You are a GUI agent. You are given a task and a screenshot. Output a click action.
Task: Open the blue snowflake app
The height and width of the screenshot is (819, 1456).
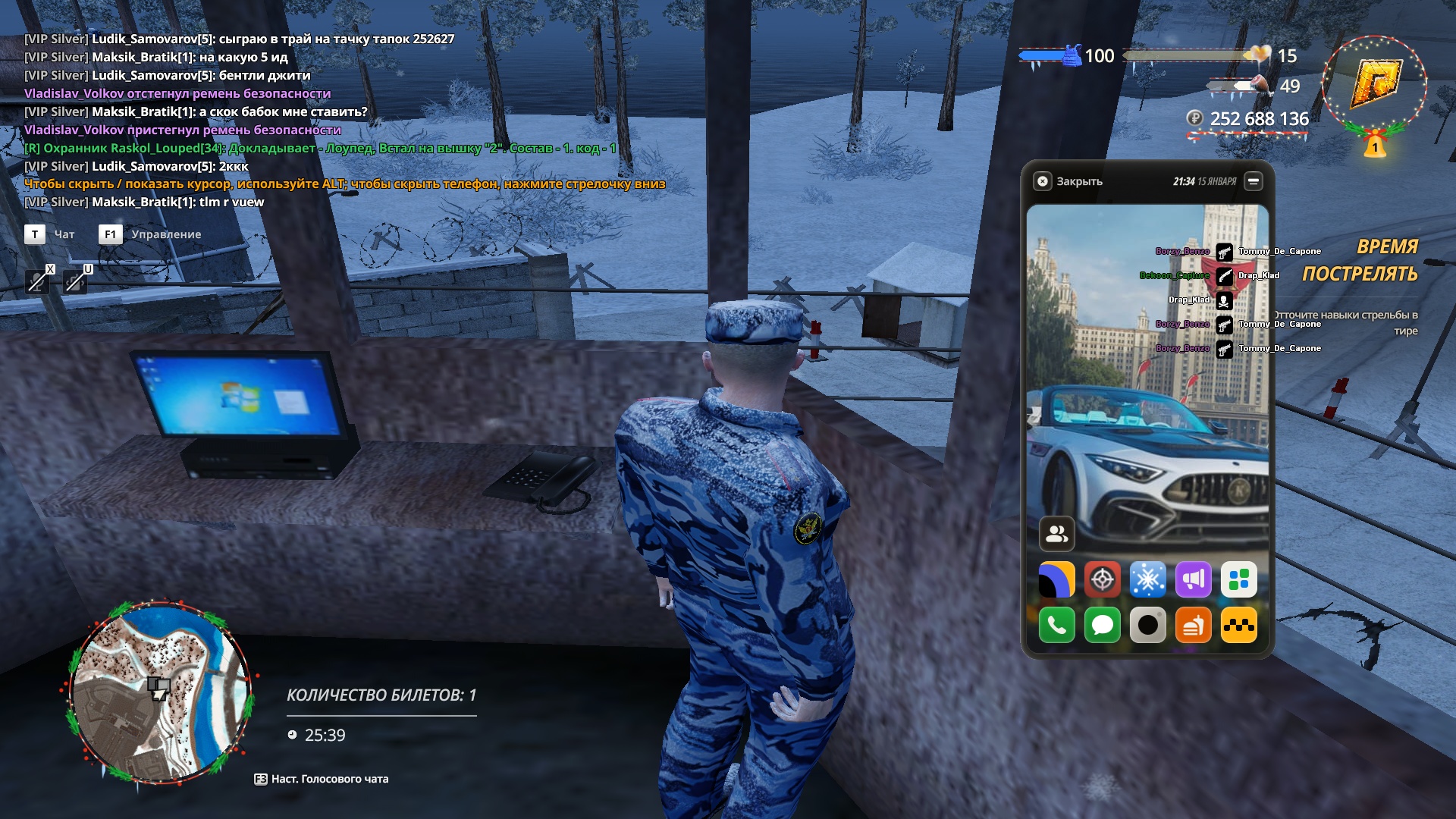pyautogui.click(x=1147, y=580)
